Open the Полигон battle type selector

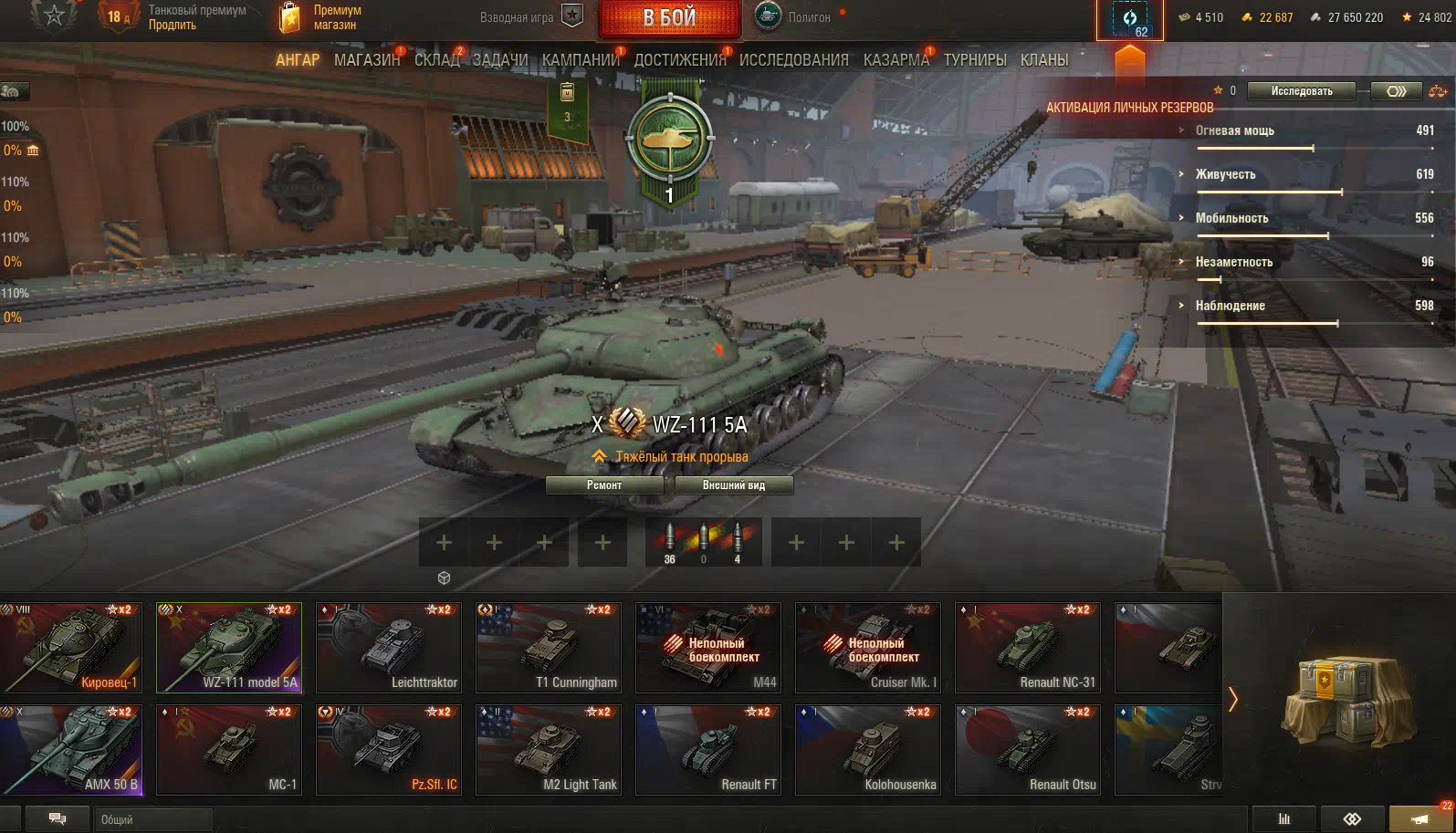tap(794, 17)
